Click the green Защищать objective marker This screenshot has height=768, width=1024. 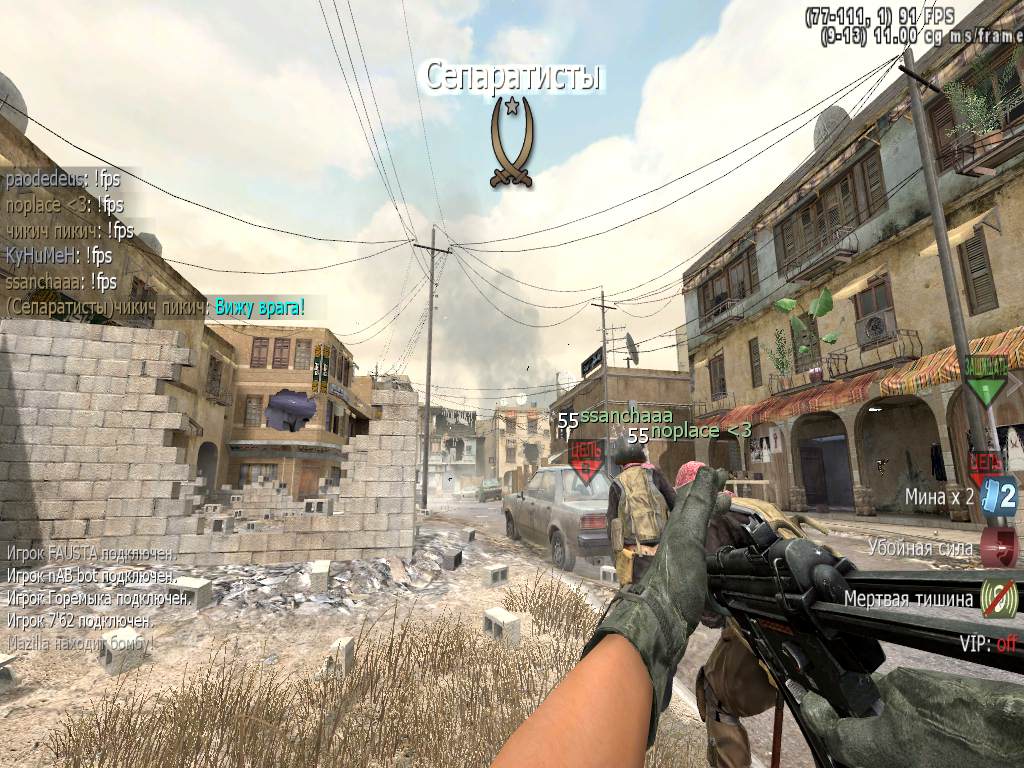tap(986, 380)
